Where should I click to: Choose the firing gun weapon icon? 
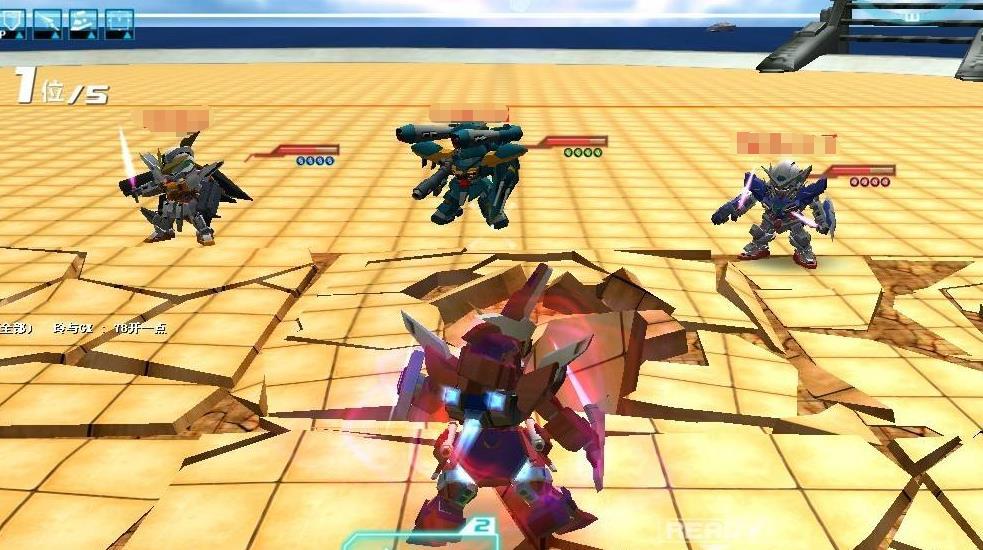point(84,23)
